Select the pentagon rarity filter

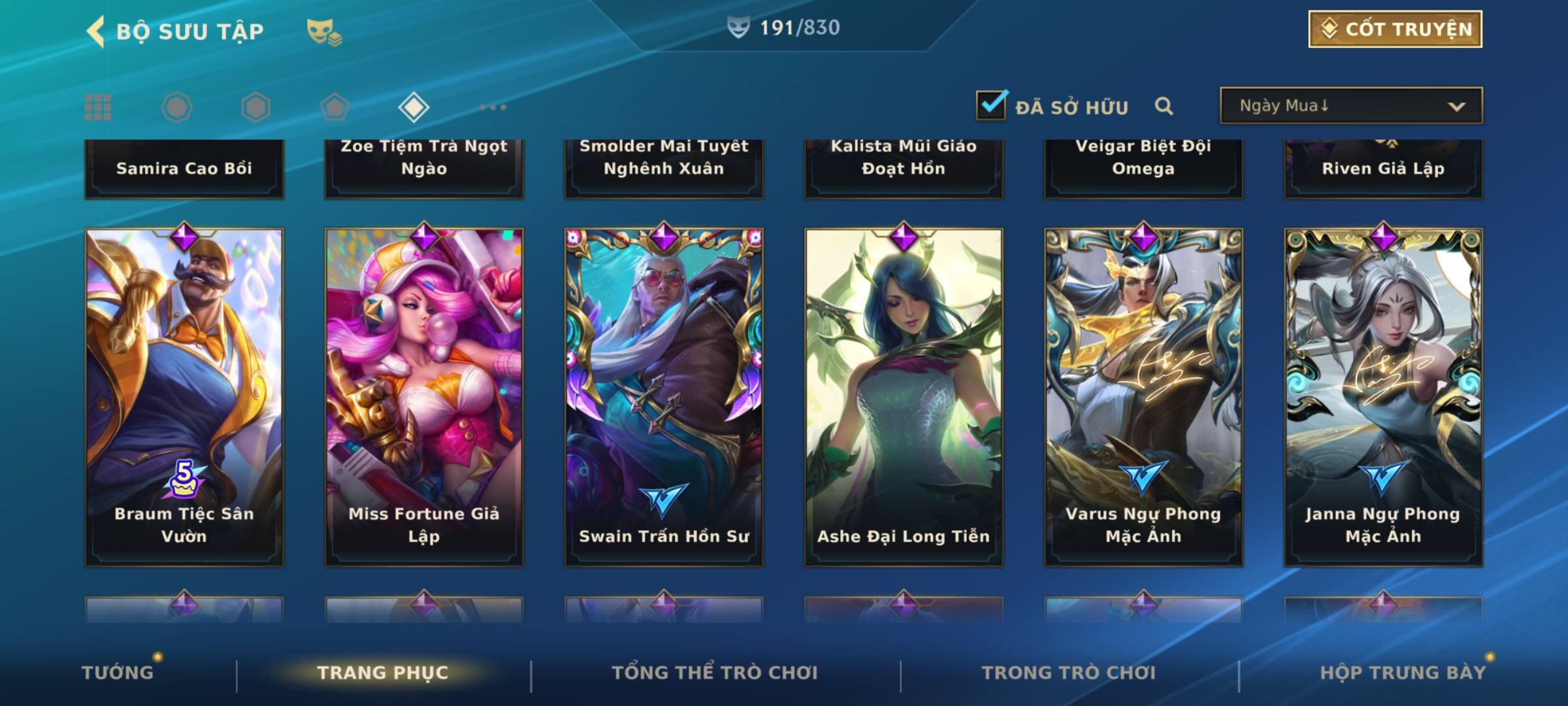pos(335,107)
